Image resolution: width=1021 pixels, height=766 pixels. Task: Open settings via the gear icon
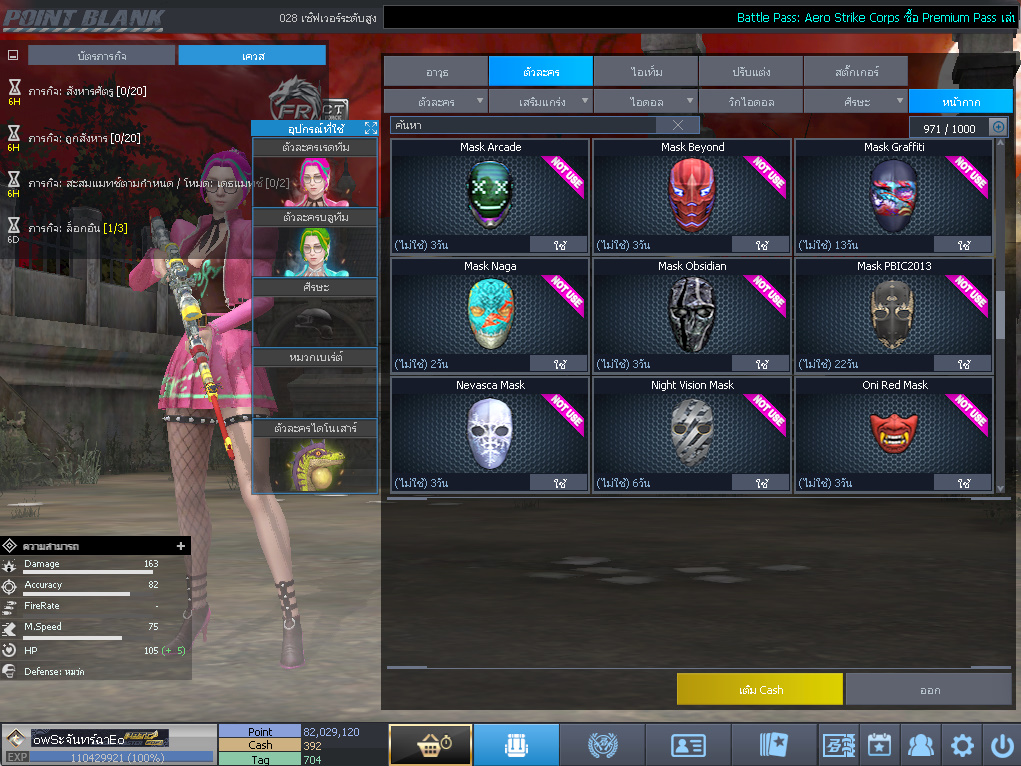[x=962, y=745]
